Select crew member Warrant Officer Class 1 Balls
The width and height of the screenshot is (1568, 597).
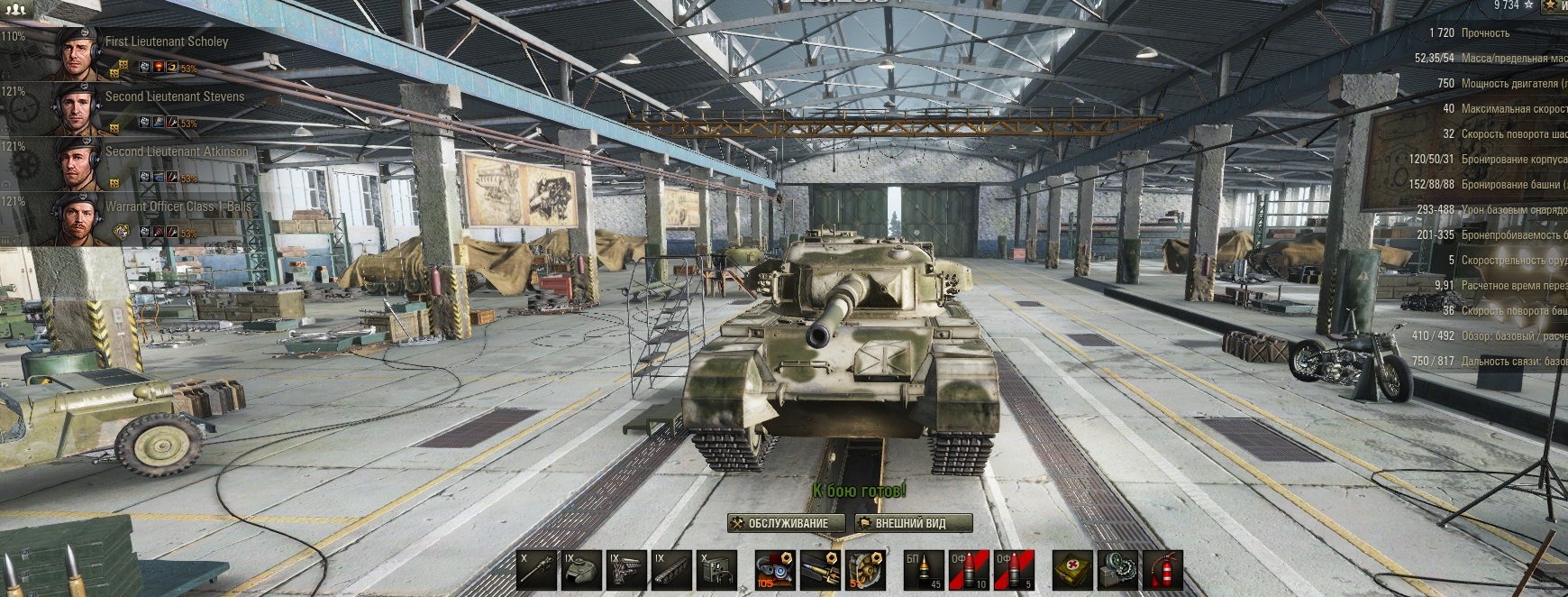click(178, 207)
